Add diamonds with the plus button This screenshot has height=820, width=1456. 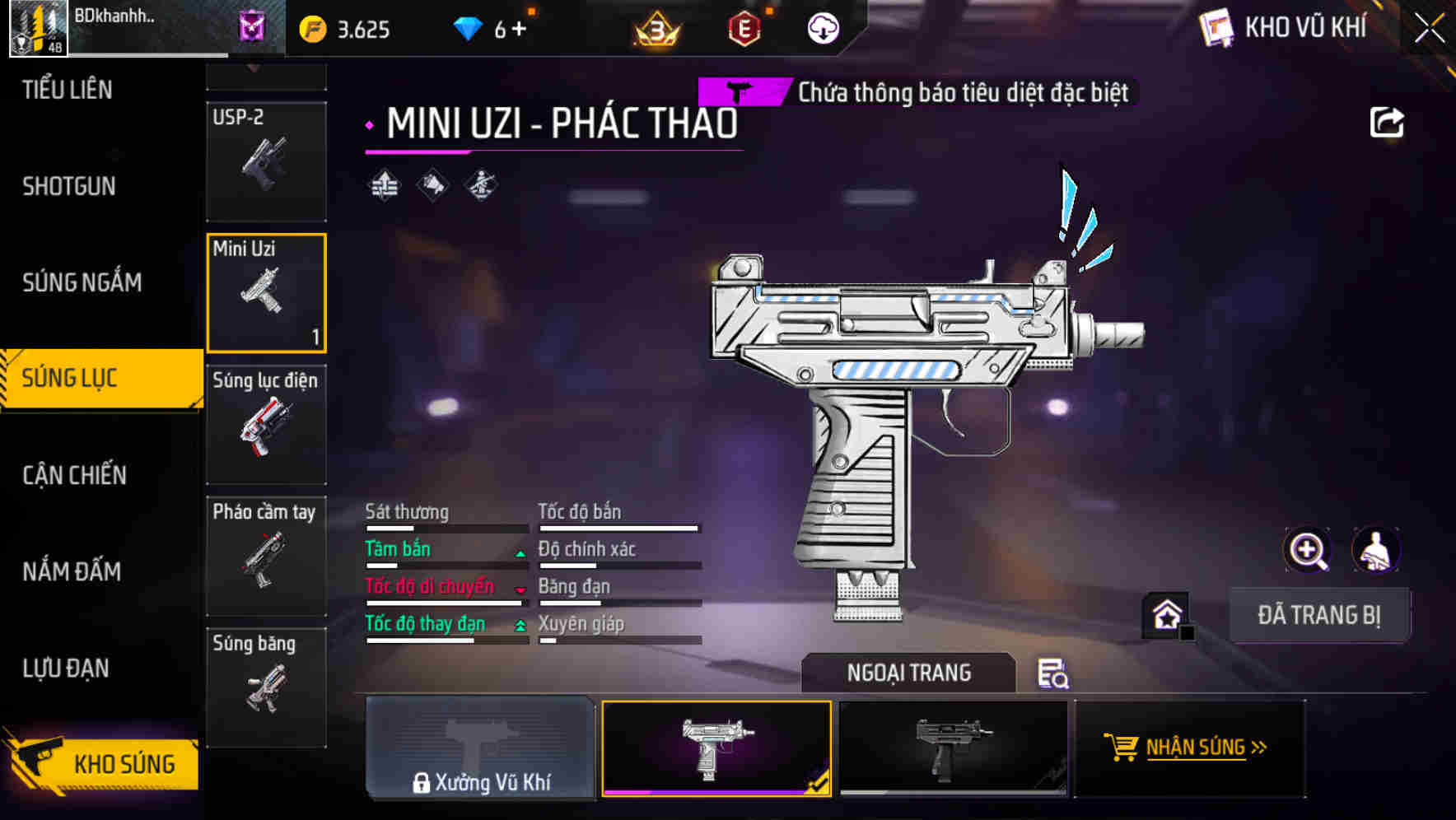pos(519,30)
